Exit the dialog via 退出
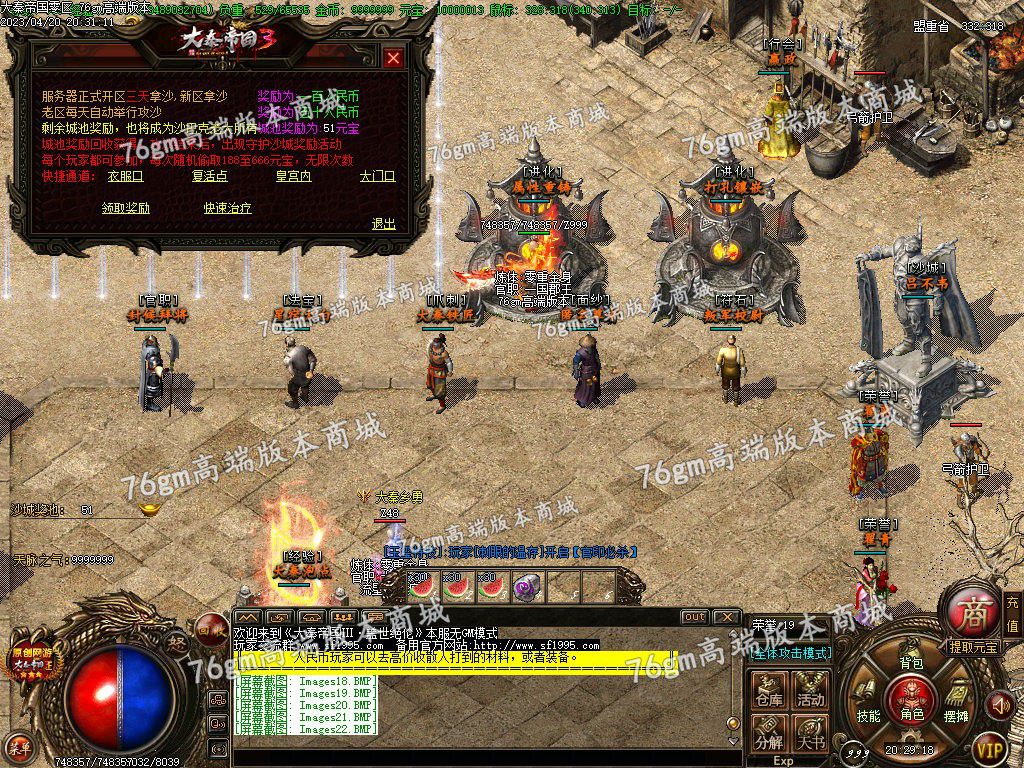 click(383, 224)
